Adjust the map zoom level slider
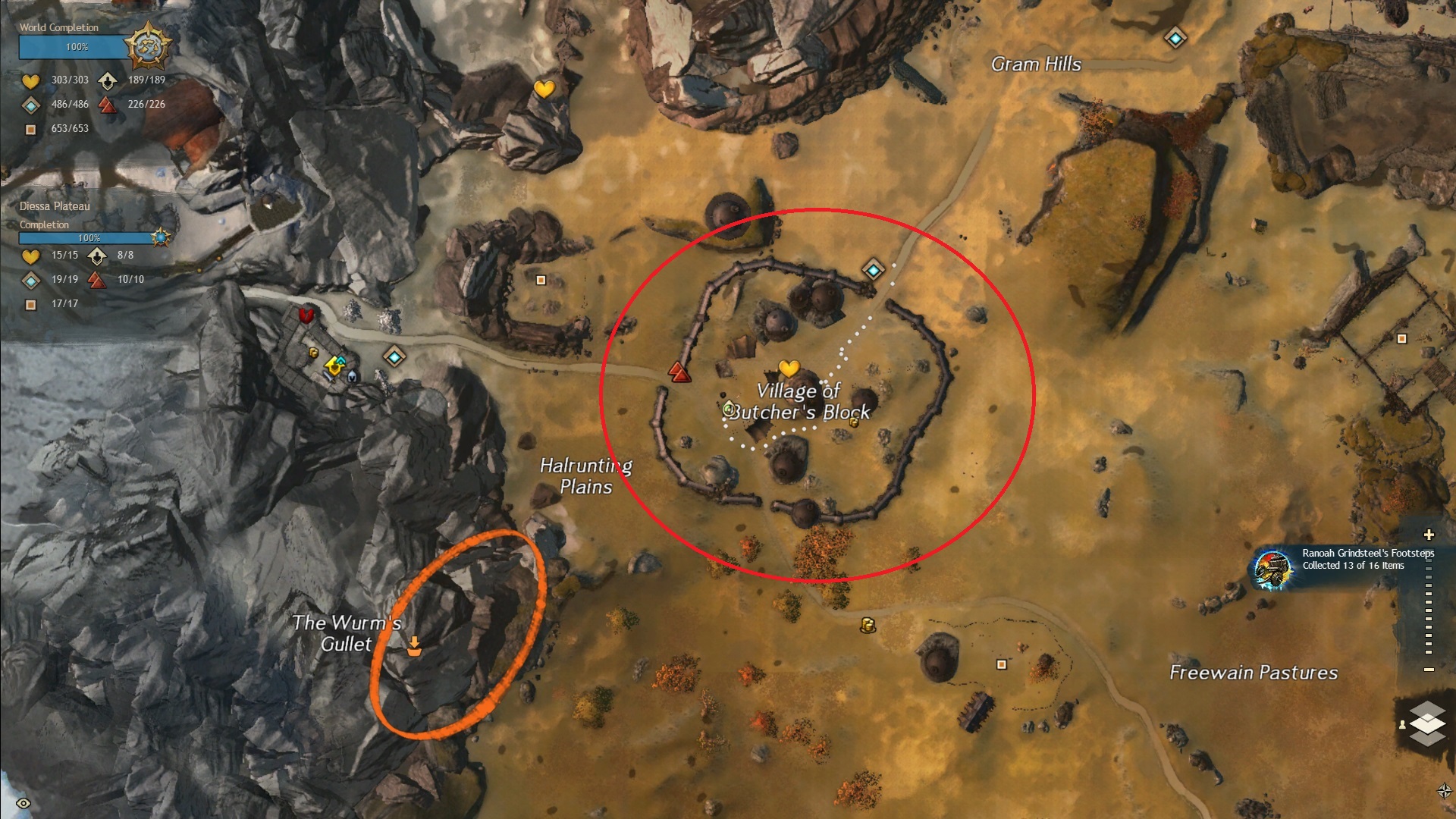 (1429, 603)
